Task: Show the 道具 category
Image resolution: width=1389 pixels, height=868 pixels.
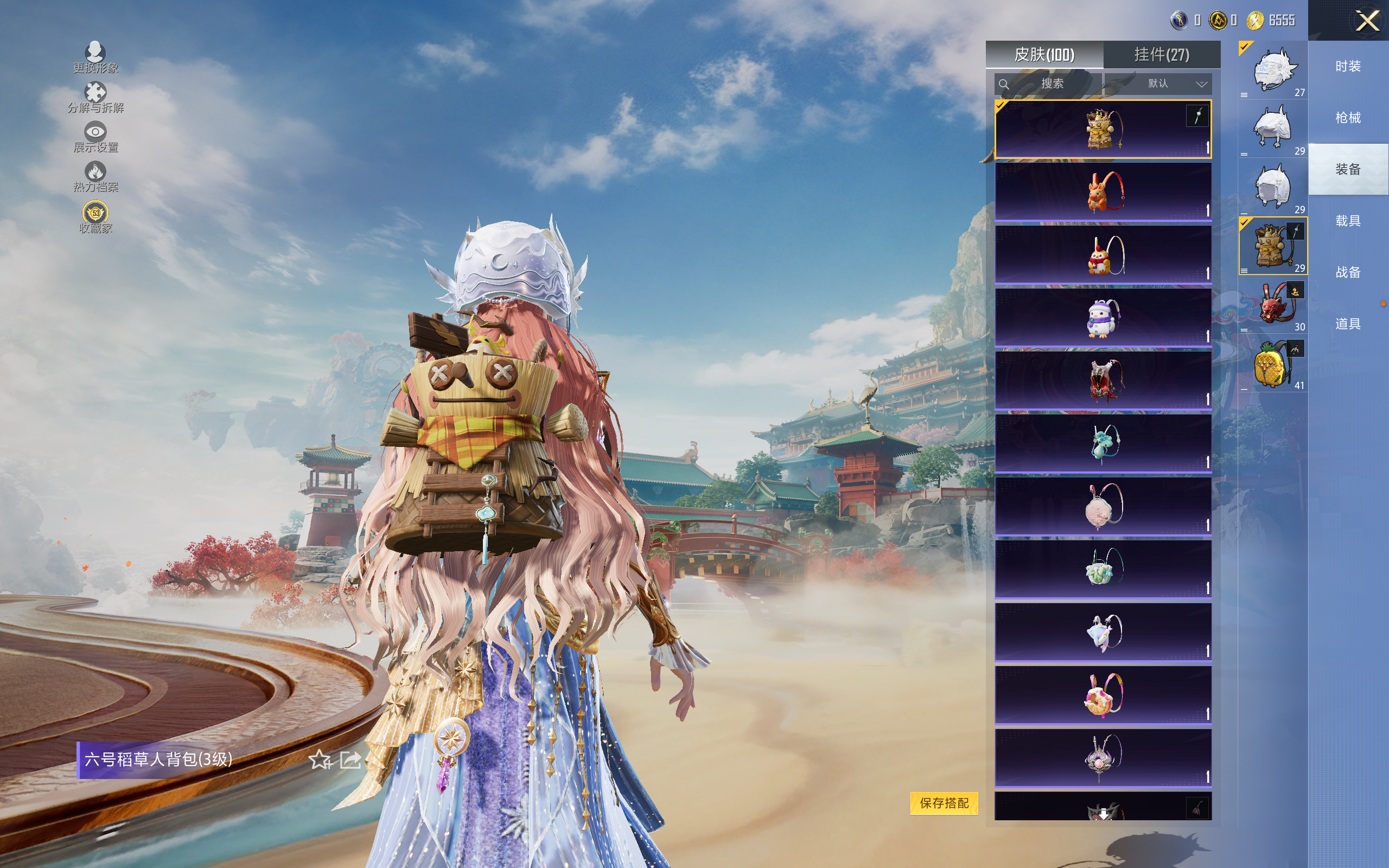Action: coord(1347,324)
